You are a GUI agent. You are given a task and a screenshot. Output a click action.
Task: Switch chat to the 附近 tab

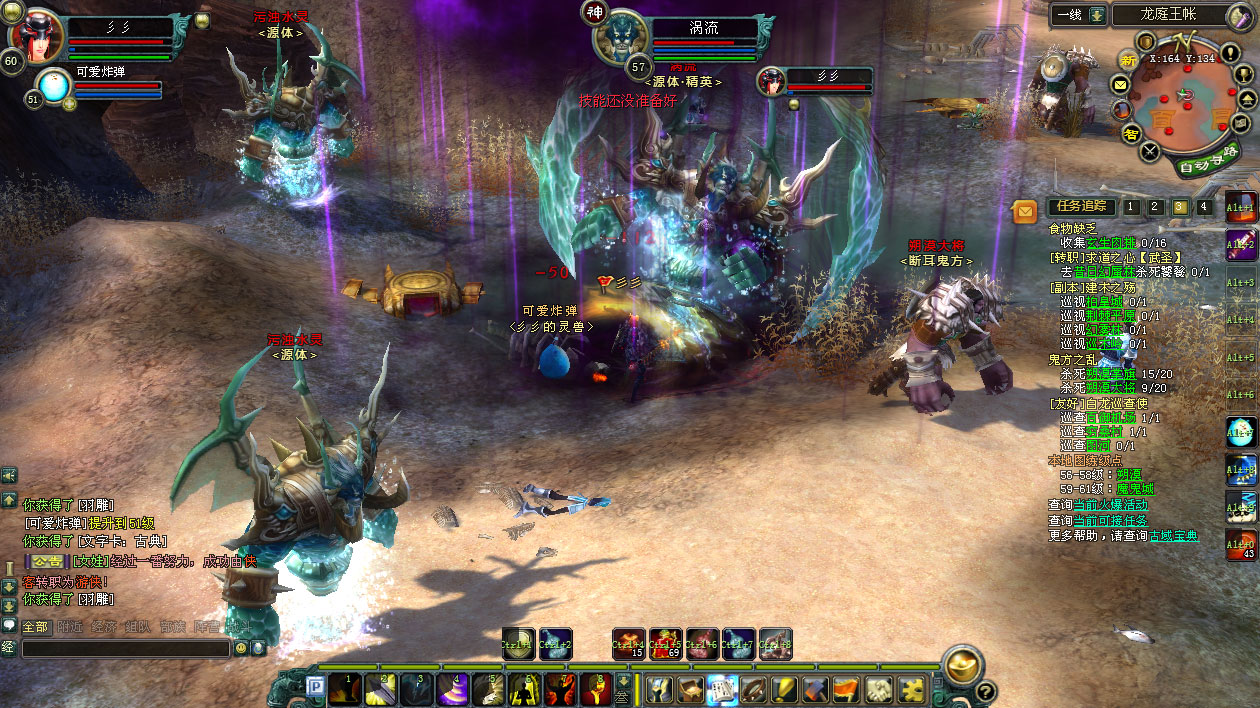pos(70,627)
